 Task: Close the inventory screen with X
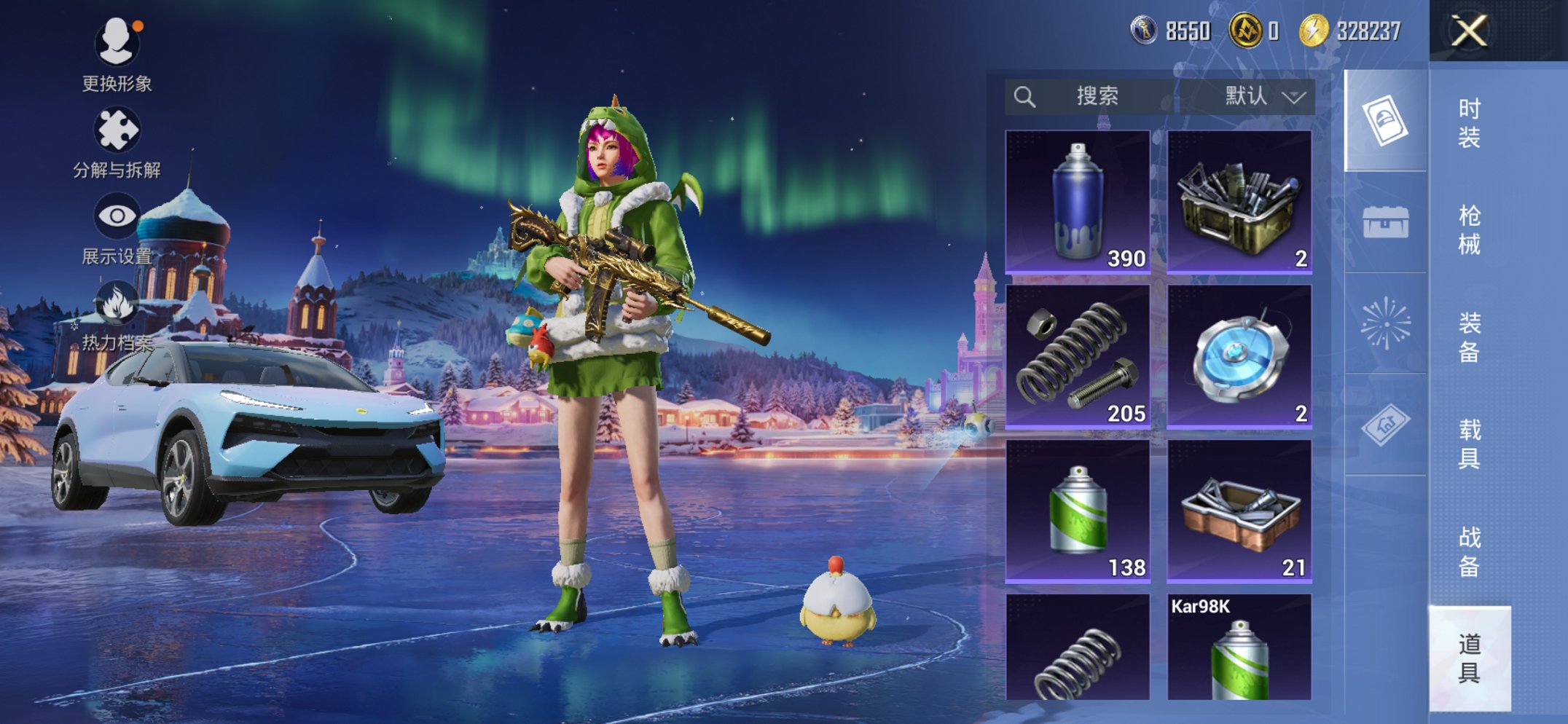tap(1468, 31)
